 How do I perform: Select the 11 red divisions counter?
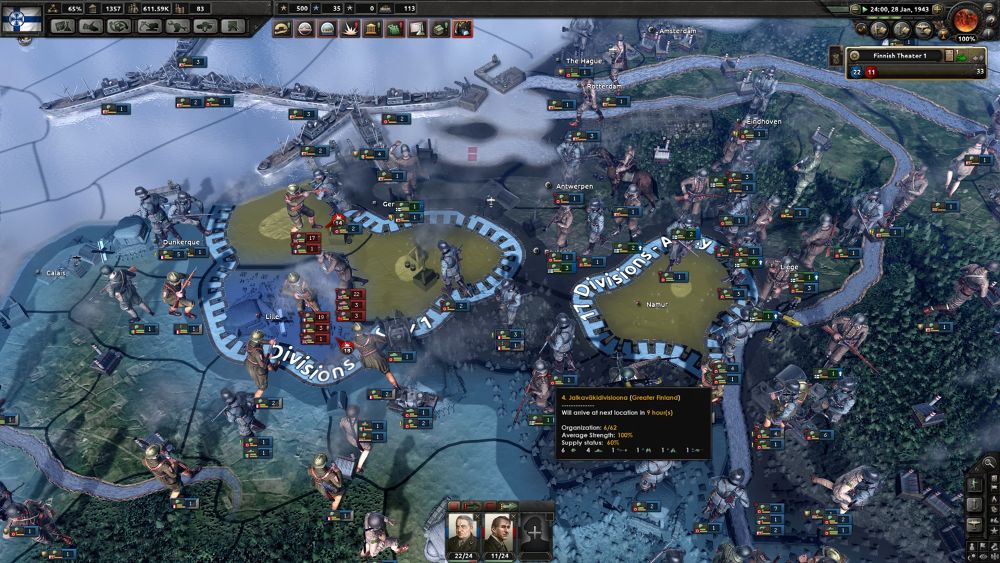(x=871, y=72)
